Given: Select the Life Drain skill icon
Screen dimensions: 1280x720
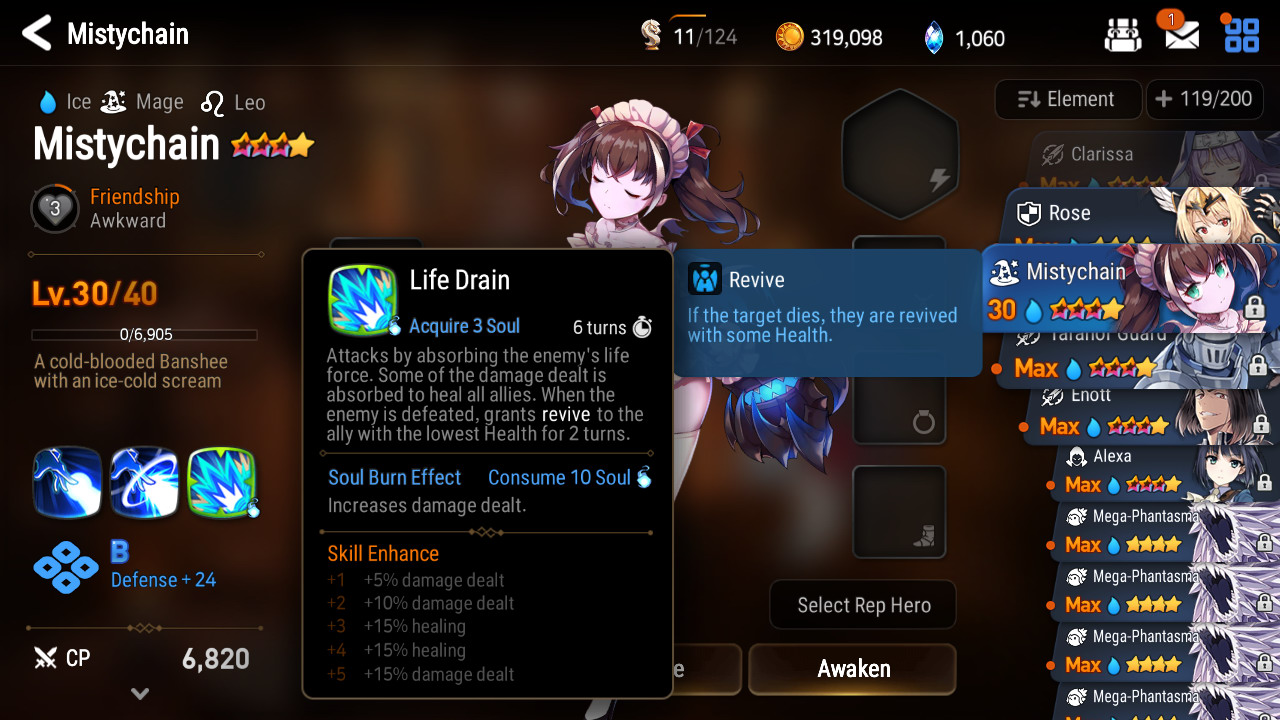Looking at the screenshot, I should pos(221,483).
